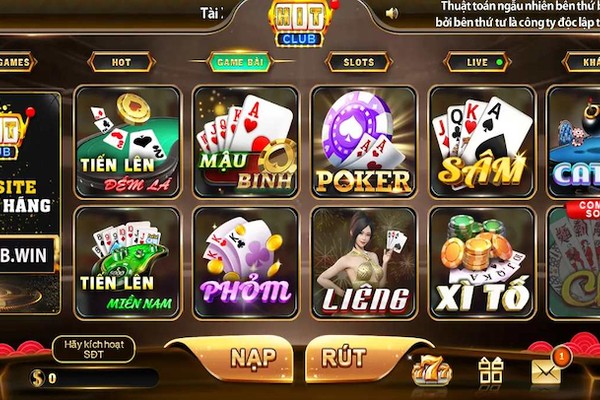This screenshot has height=400, width=600.
Task: Switch to the LIVE games tab
Action: coord(476,62)
